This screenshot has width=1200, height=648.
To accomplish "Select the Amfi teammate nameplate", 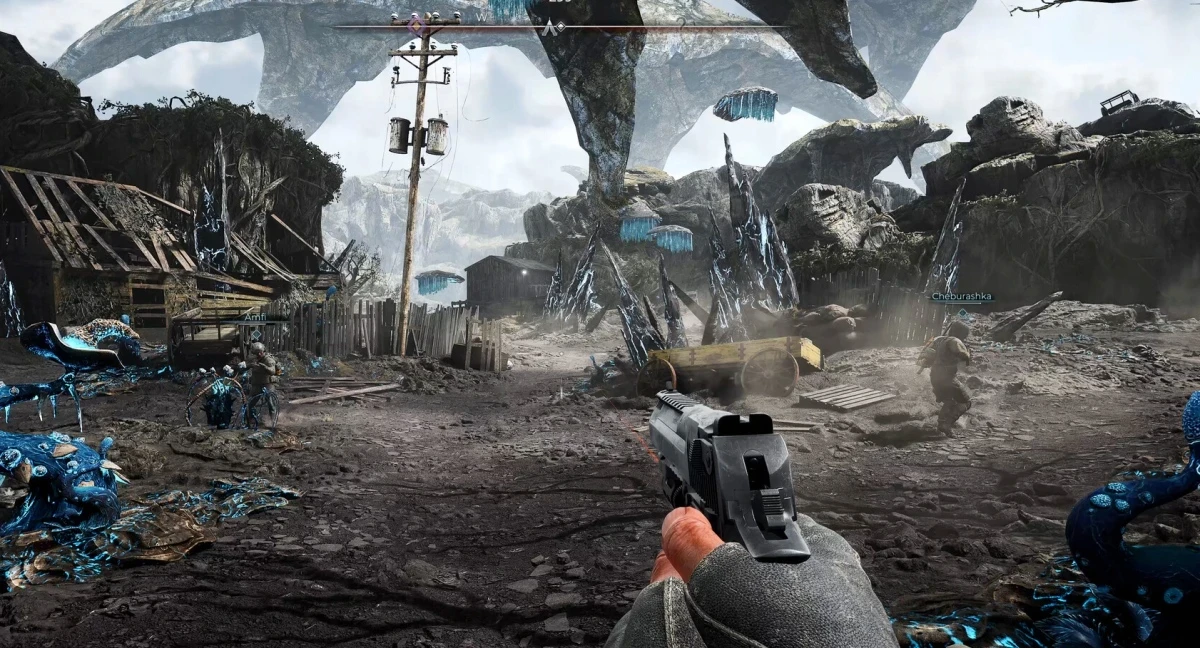I will [x=255, y=317].
